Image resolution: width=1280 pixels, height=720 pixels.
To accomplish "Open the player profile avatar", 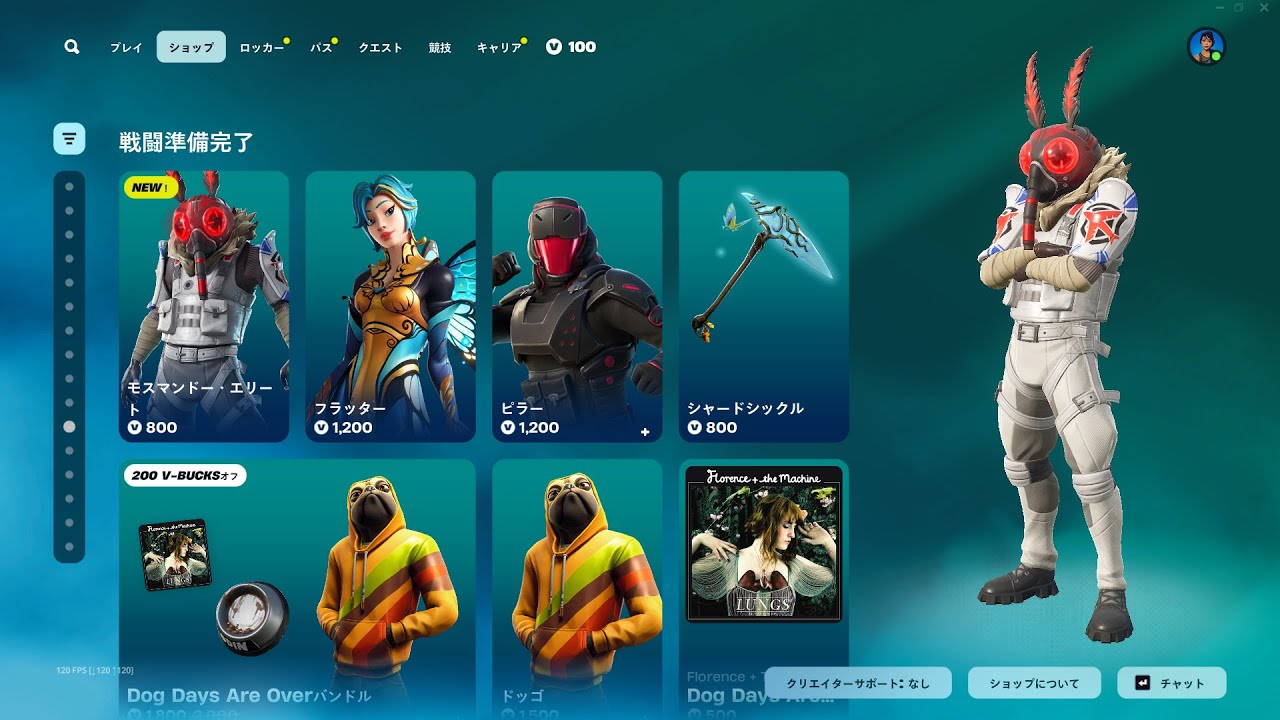I will coord(1206,47).
